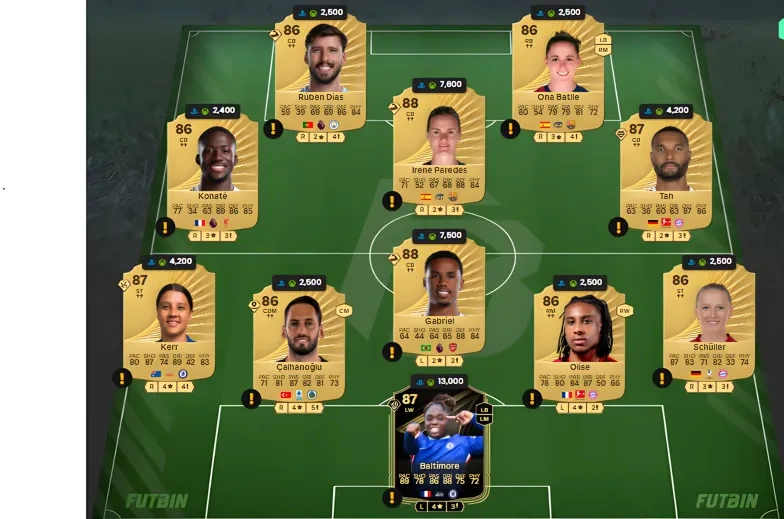
Task: Open the warning icon beside Tah's card
Action: (x=618, y=227)
